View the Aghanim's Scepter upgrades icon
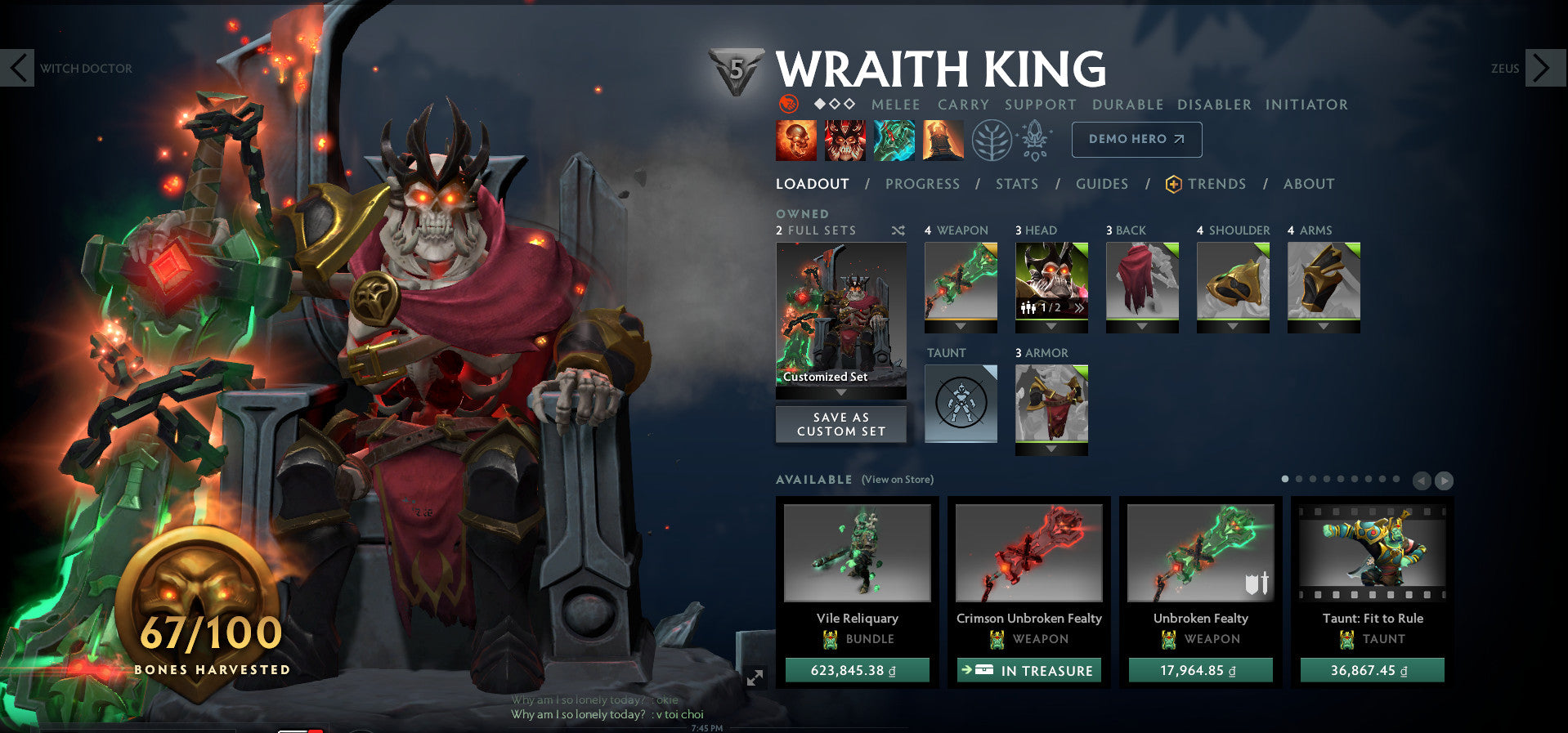The height and width of the screenshot is (733, 1568). [1033, 139]
